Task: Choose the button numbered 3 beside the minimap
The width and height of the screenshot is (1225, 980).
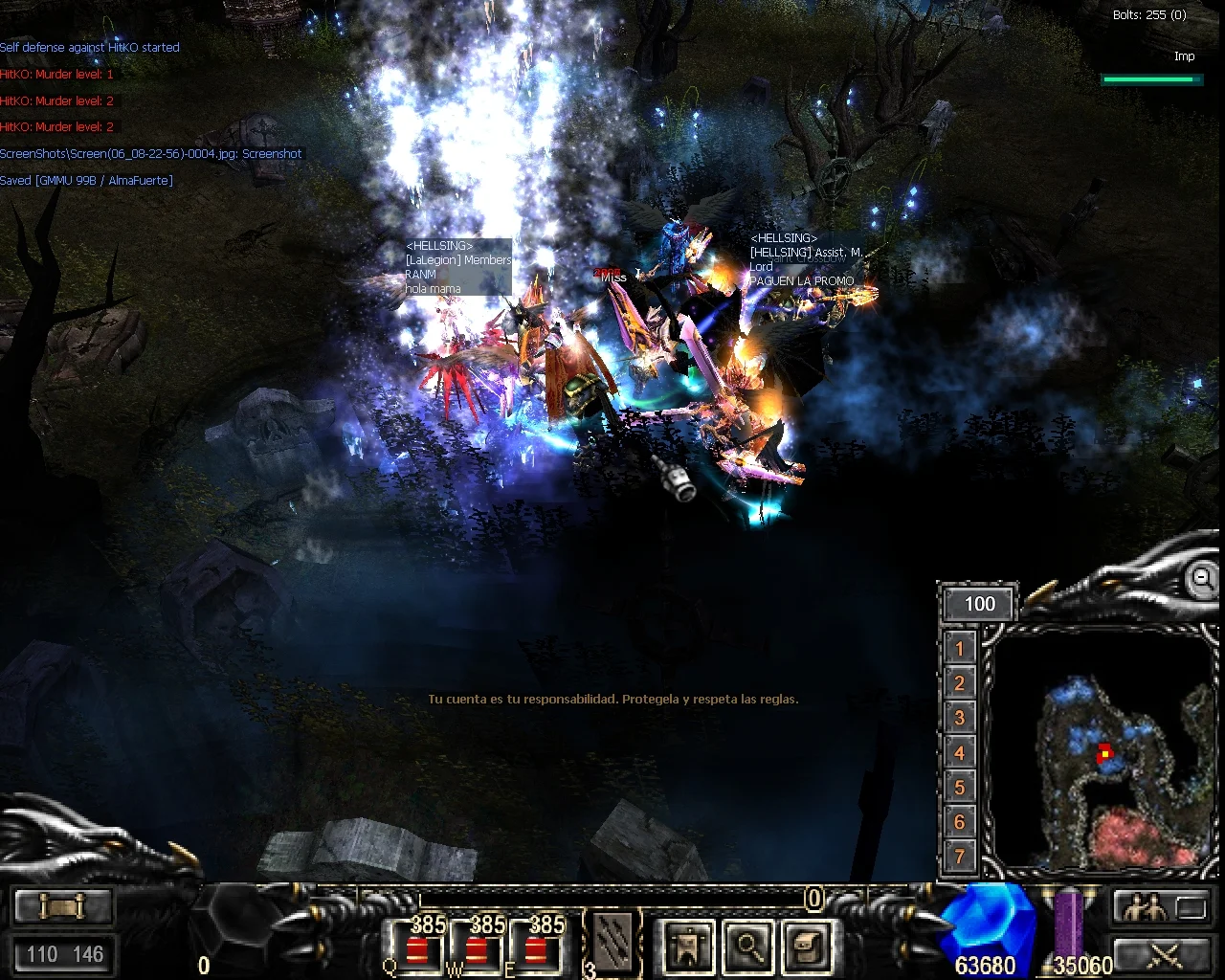Action: (960, 718)
